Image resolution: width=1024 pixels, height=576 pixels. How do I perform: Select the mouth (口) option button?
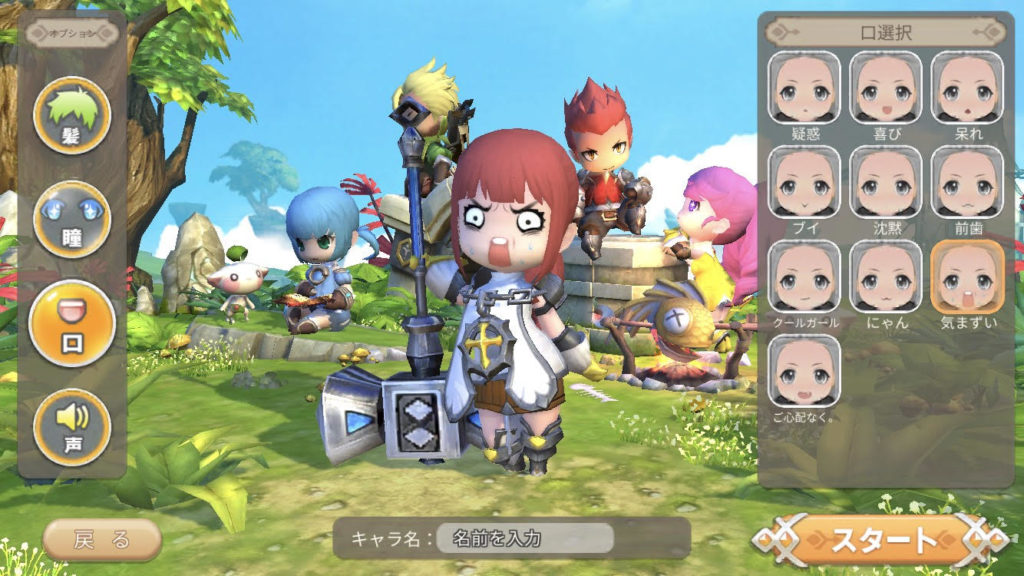tap(72, 323)
